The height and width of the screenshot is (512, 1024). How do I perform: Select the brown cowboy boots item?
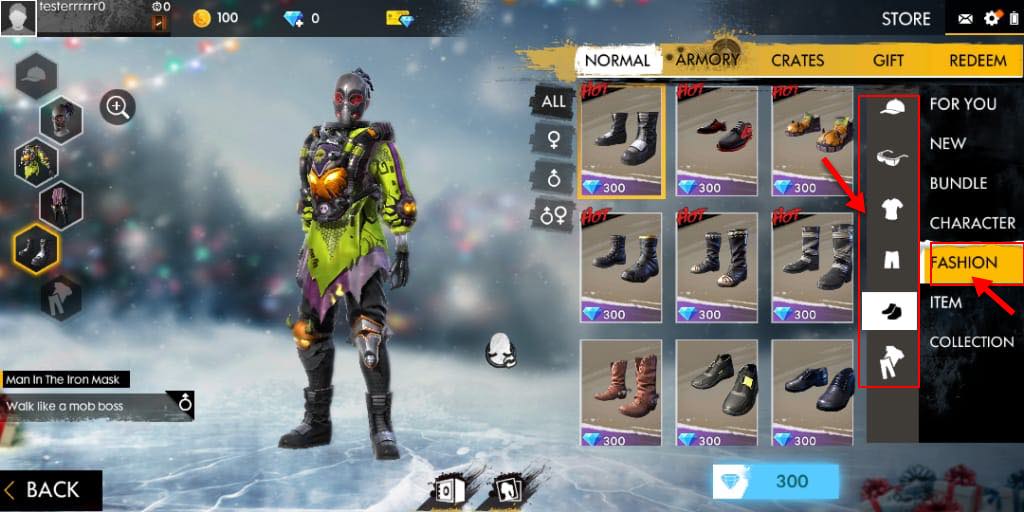tap(620, 392)
